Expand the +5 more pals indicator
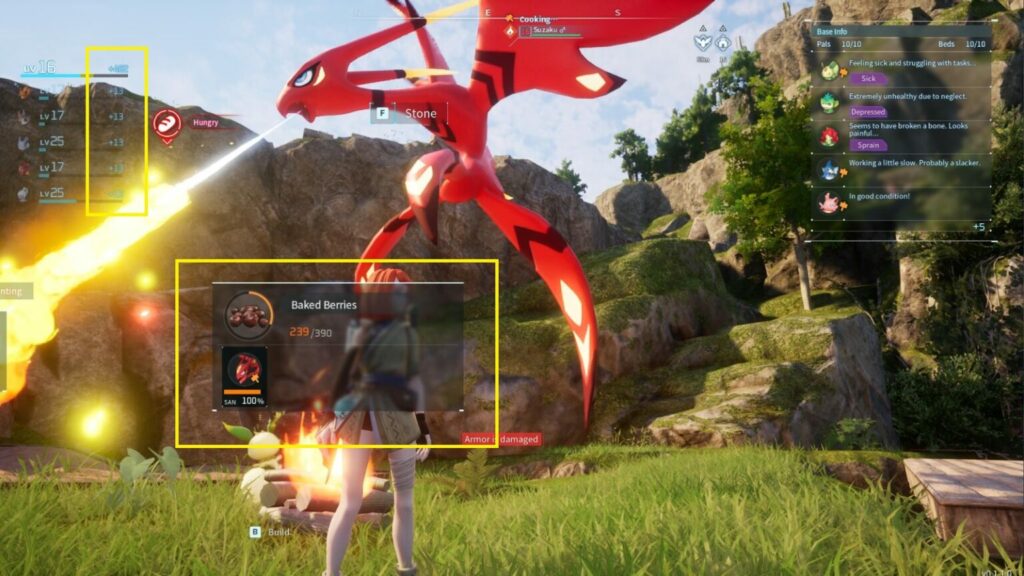 tap(978, 227)
